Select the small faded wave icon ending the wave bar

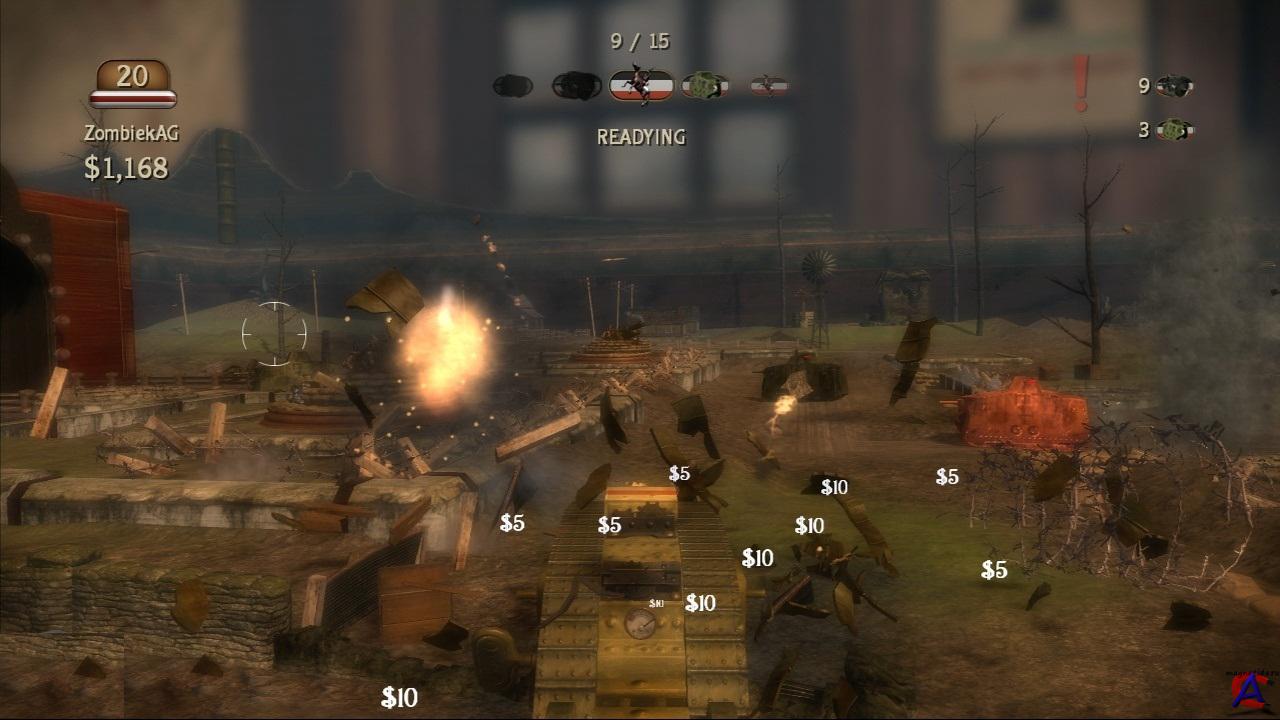pos(769,86)
